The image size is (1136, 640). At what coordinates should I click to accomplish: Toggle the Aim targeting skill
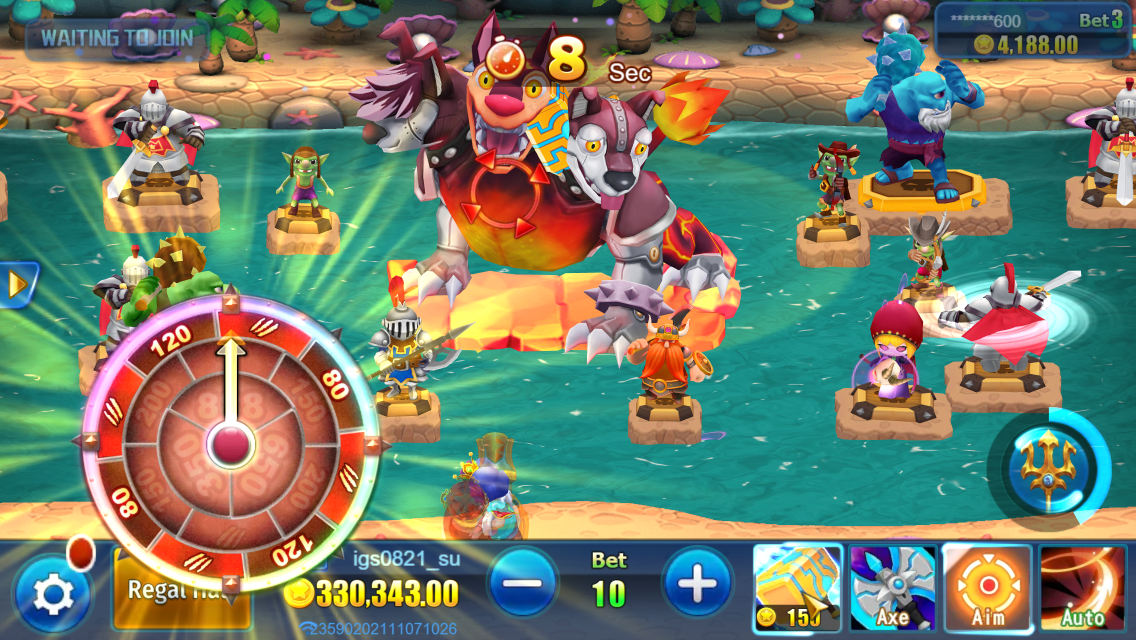(987, 588)
